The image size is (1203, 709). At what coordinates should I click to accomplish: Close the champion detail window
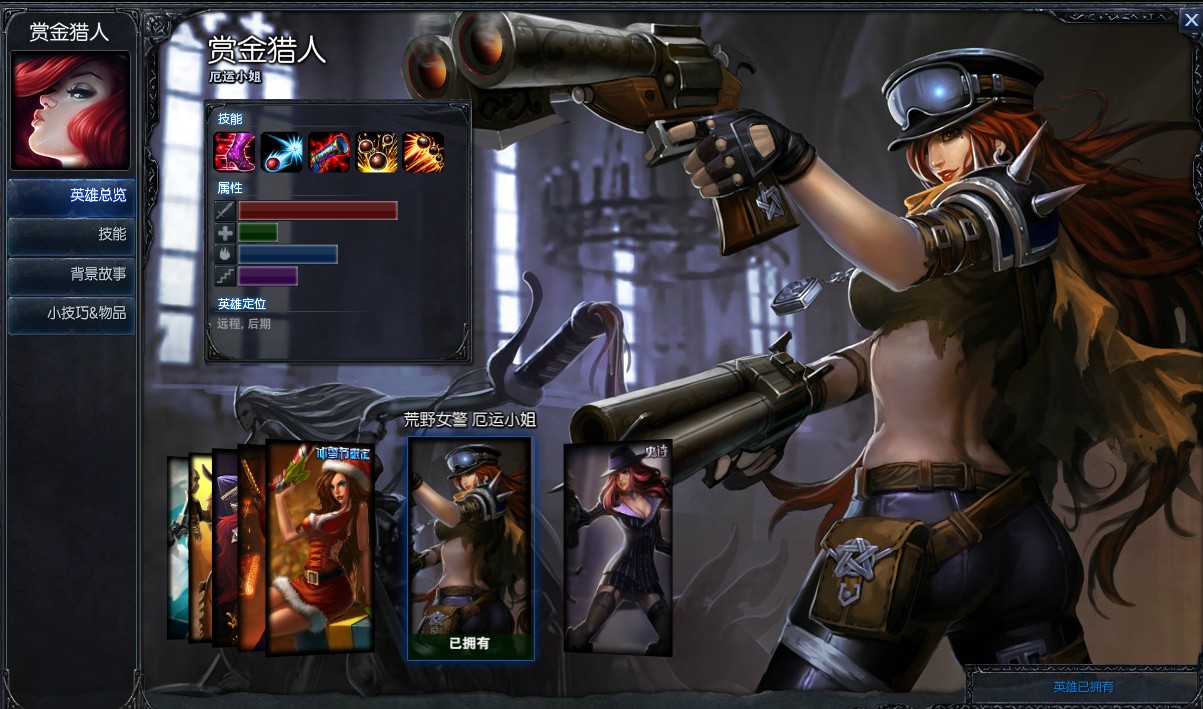pos(1190,18)
